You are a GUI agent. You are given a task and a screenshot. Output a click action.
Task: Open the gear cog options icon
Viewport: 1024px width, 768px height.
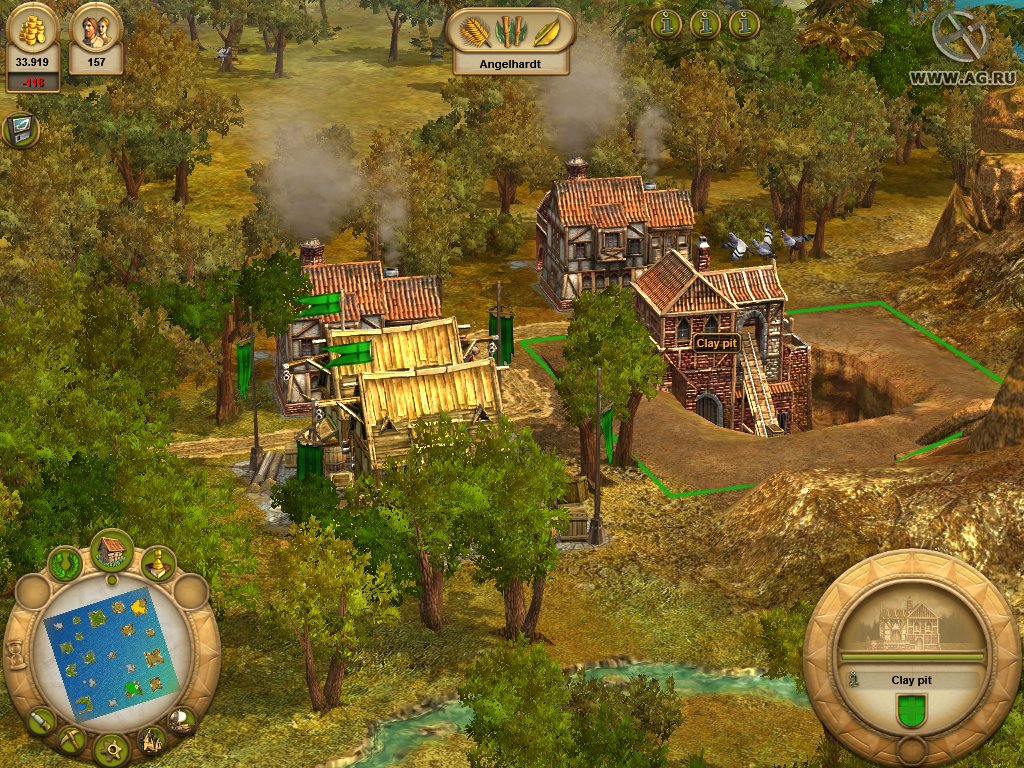tap(111, 748)
